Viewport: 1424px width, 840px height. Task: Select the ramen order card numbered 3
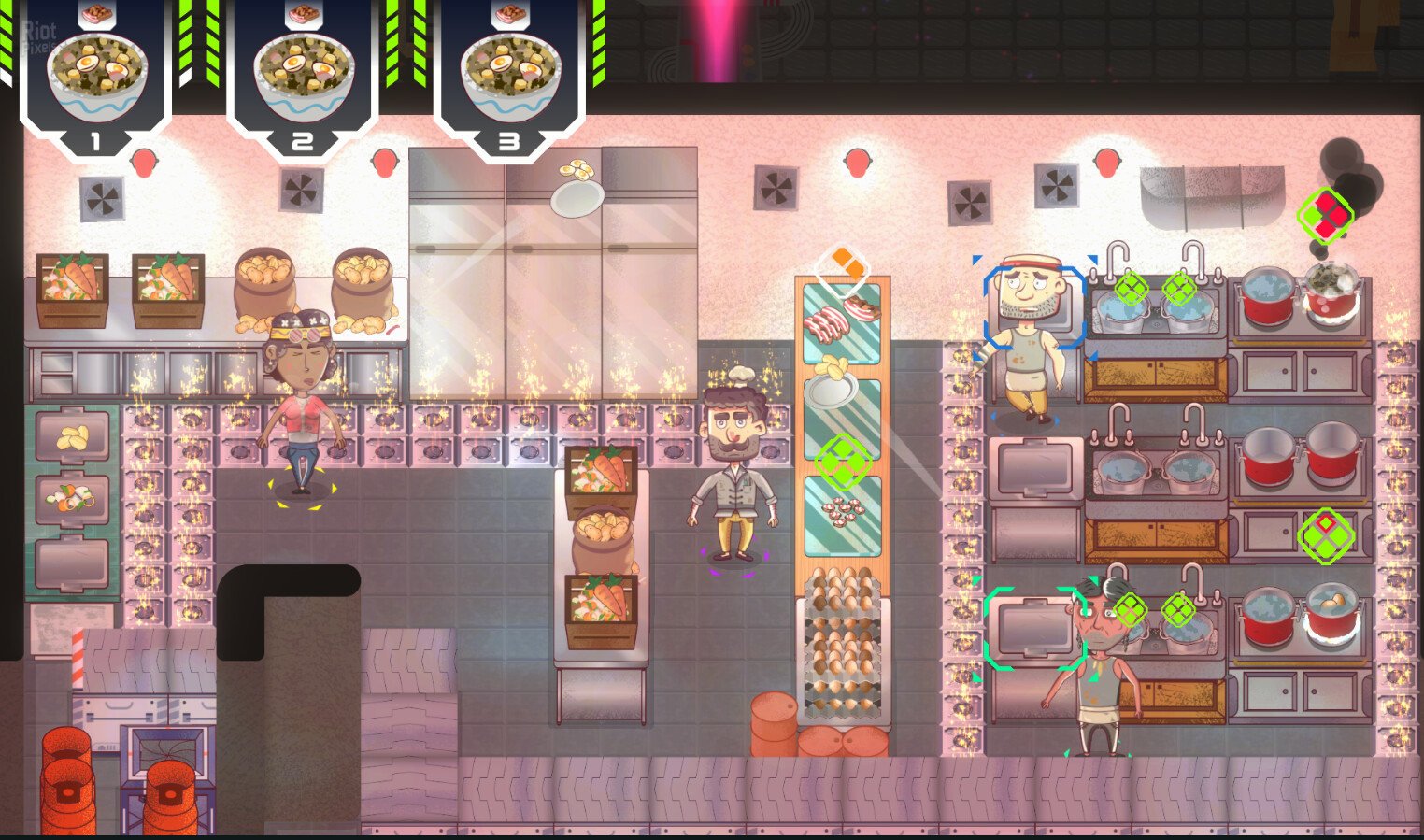point(509,75)
